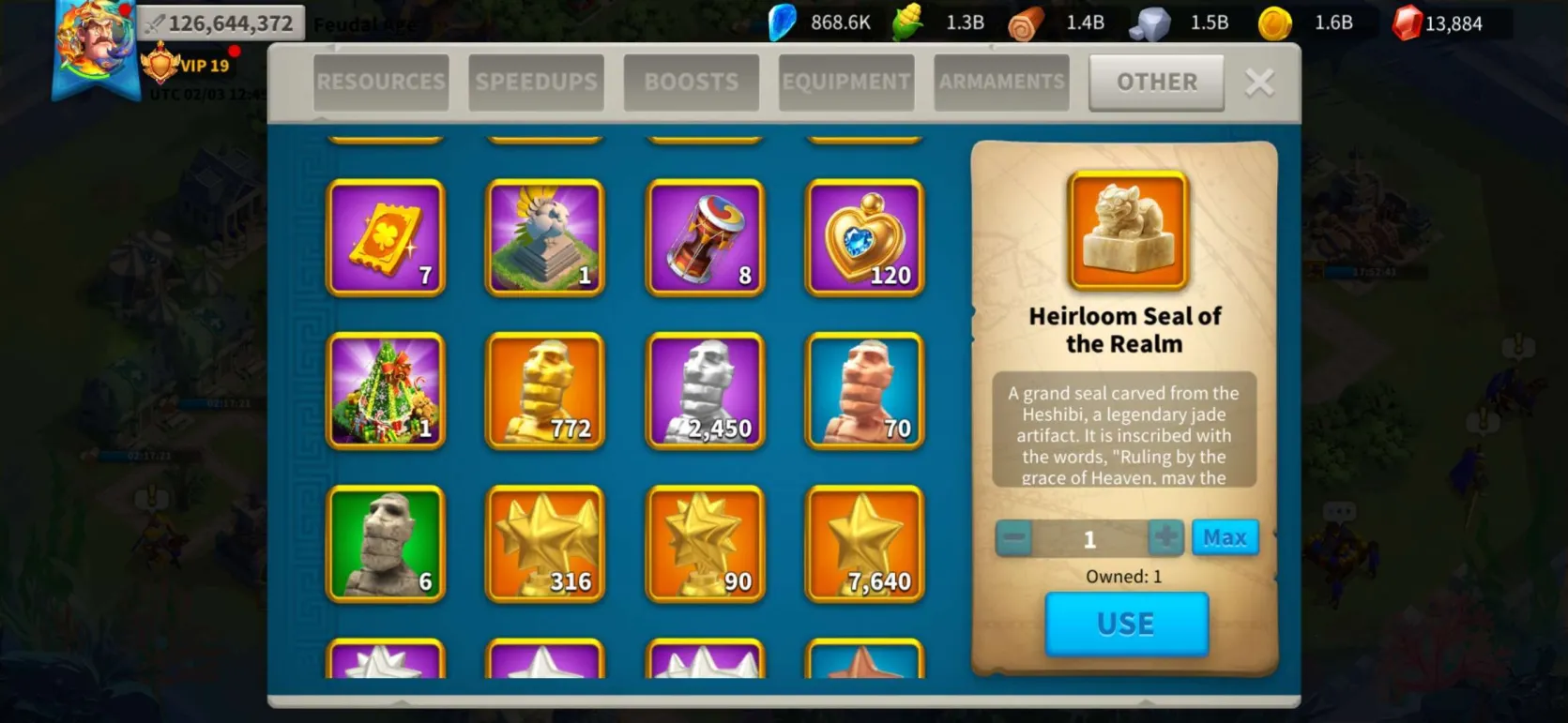Use the Heirloom Seal of the Realm
The width and height of the screenshot is (1568, 723).
pos(1126,624)
